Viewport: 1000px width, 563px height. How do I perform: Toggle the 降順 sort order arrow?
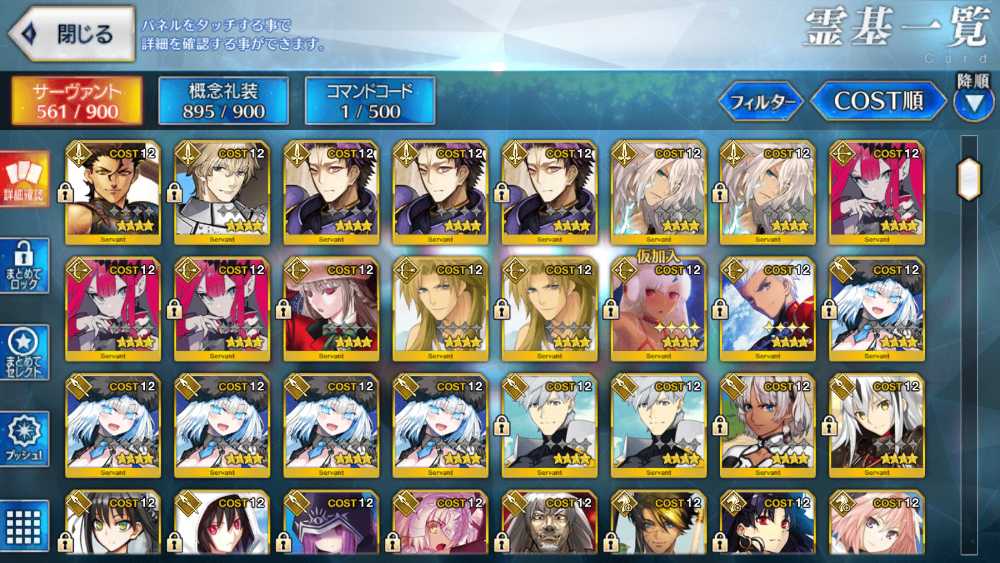973,100
